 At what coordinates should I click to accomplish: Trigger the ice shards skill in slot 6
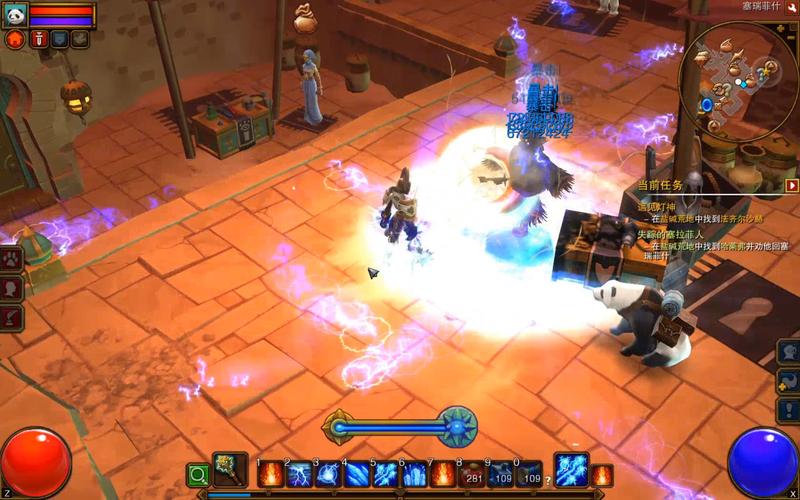[x=414, y=473]
